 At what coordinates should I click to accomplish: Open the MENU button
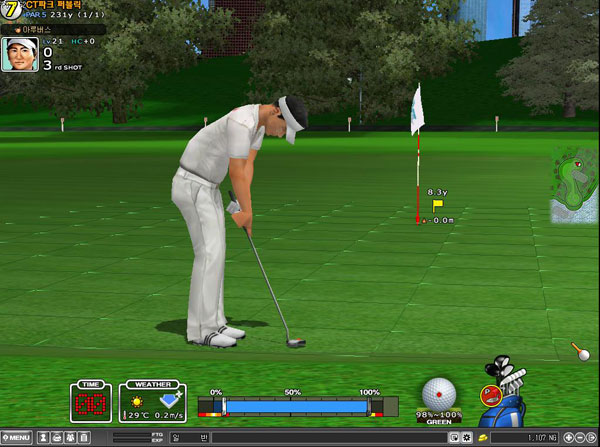(17, 438)
